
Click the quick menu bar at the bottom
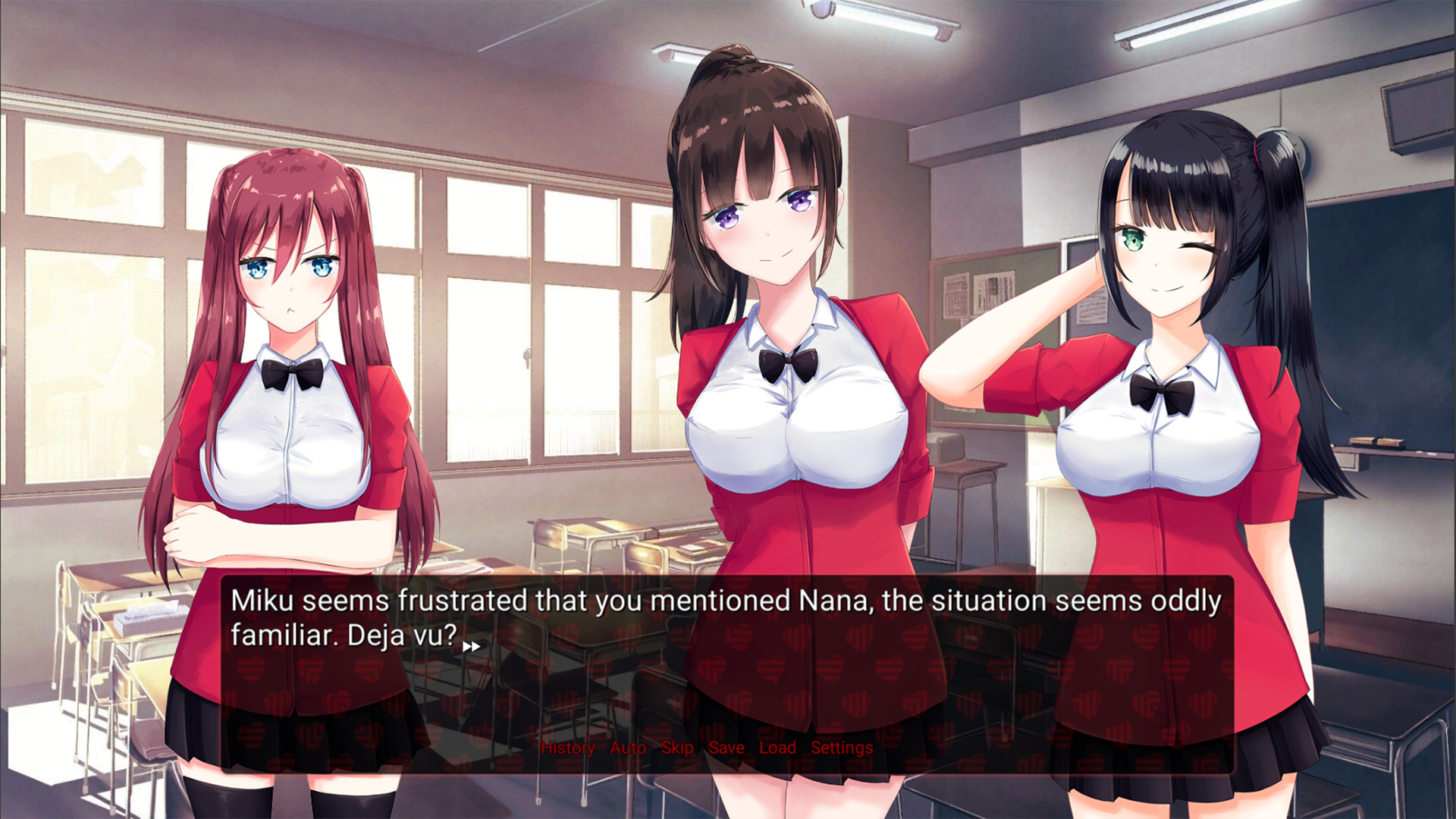coord(705,748)
